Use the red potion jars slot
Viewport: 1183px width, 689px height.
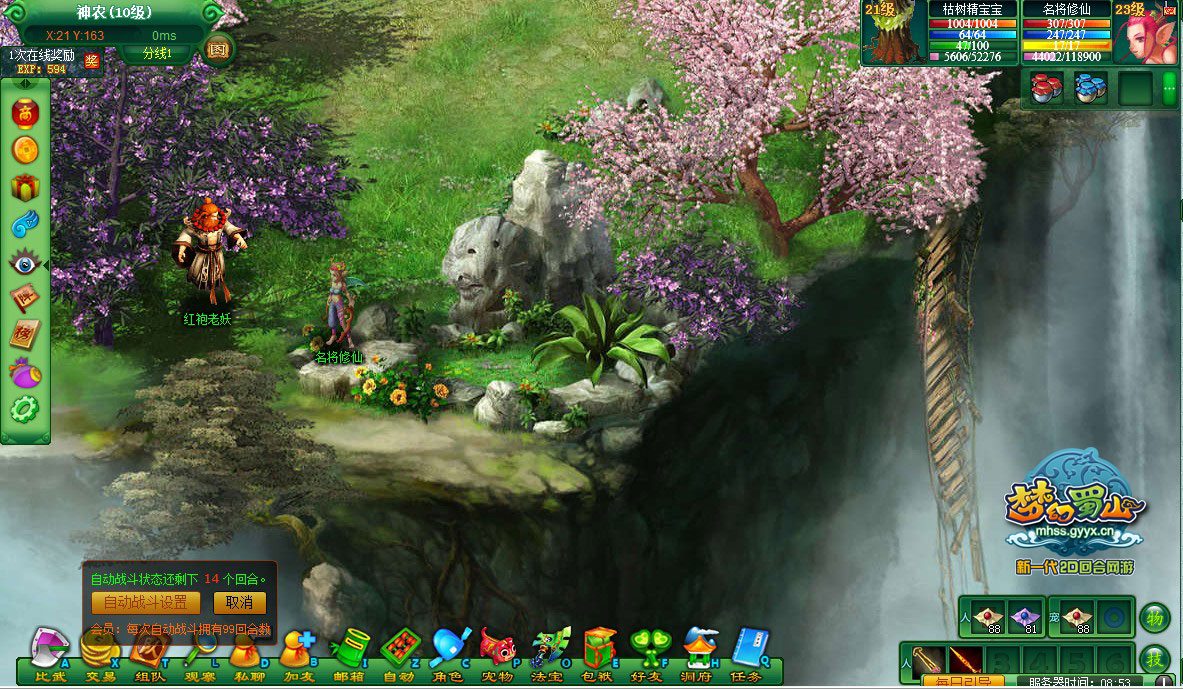tap(1048, 88)
